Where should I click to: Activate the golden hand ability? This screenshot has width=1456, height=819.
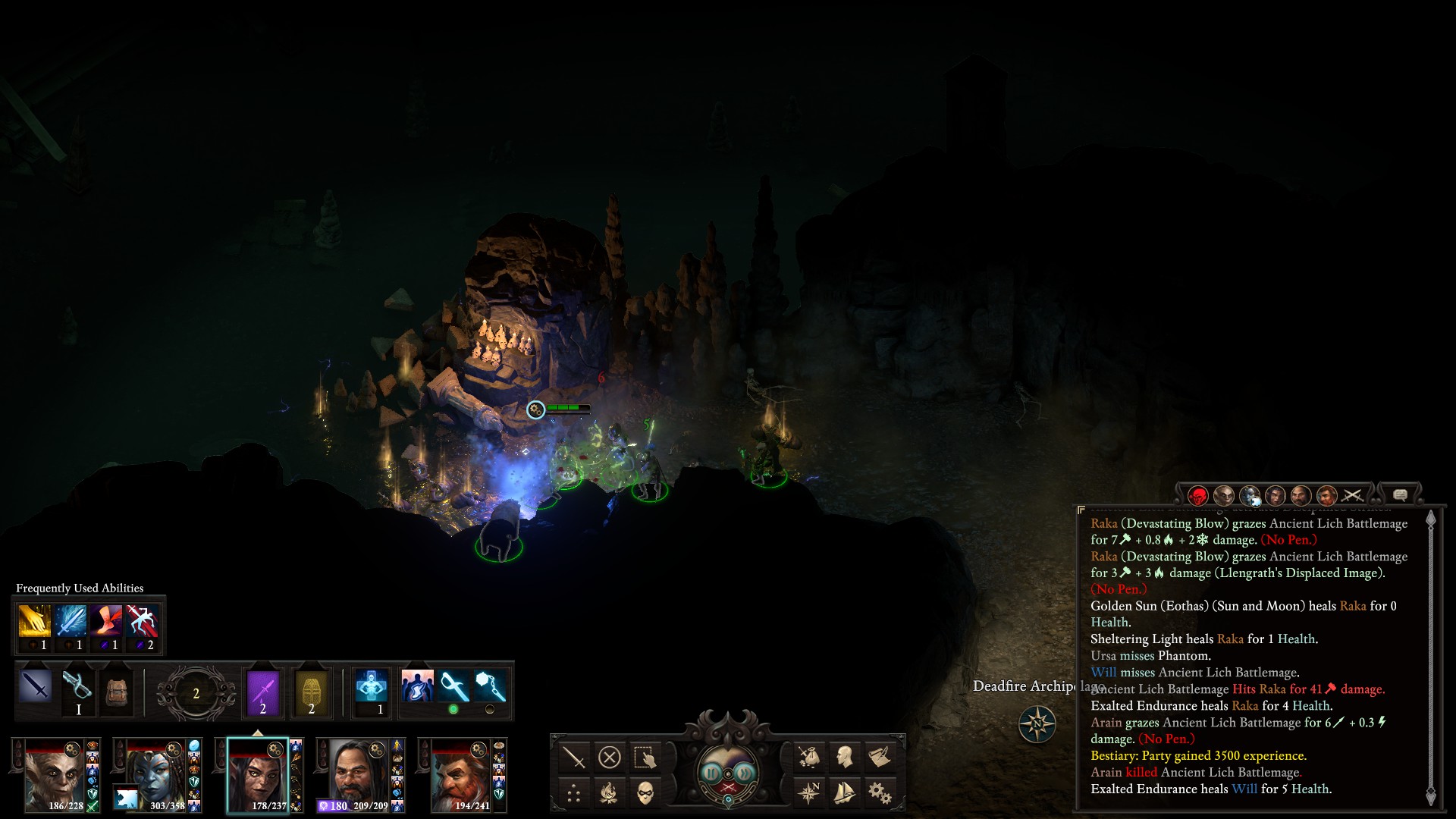pos(34,621)
